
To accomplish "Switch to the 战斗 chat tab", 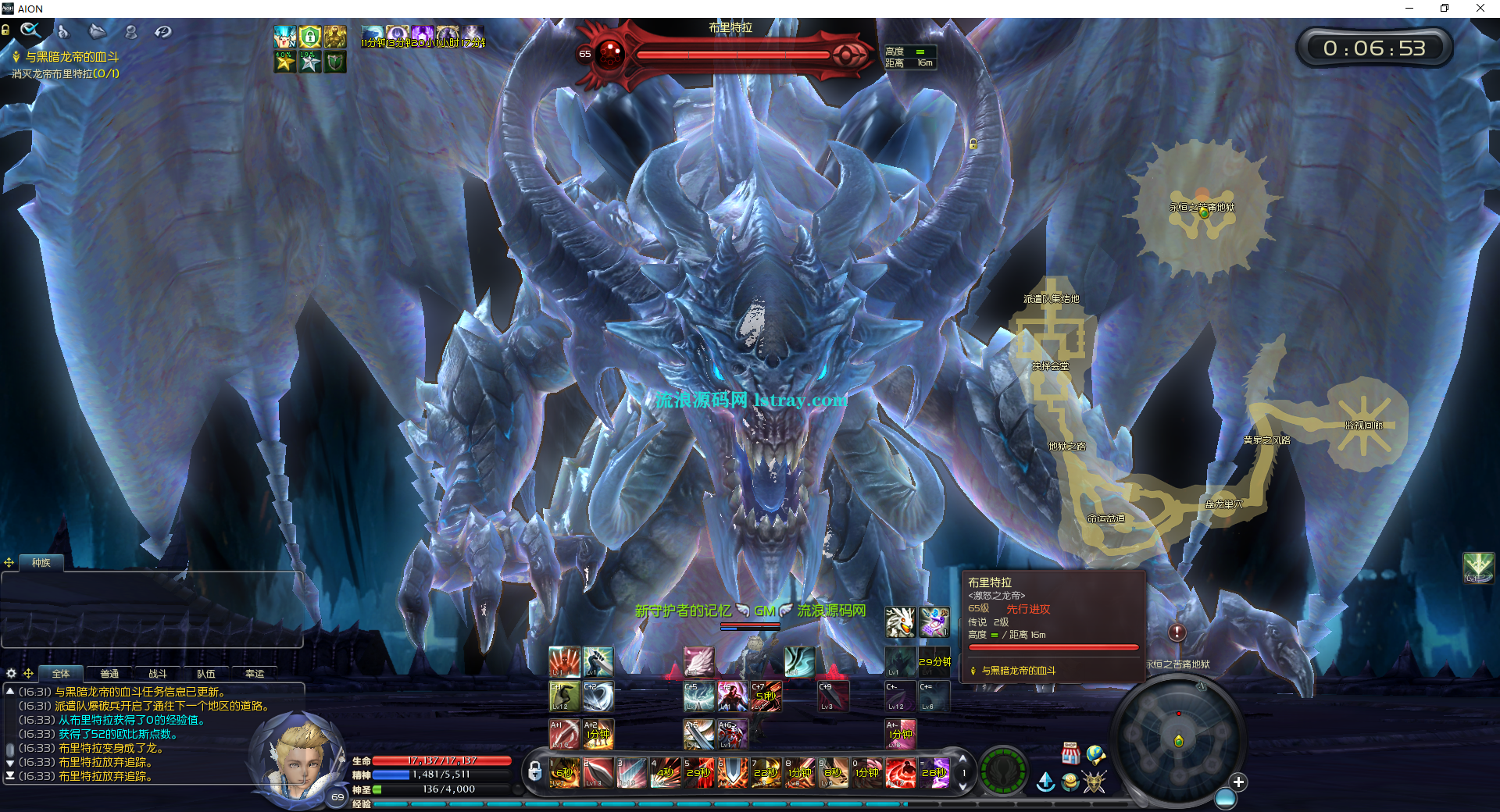I will pyautogui.click(x=158, y=674).
